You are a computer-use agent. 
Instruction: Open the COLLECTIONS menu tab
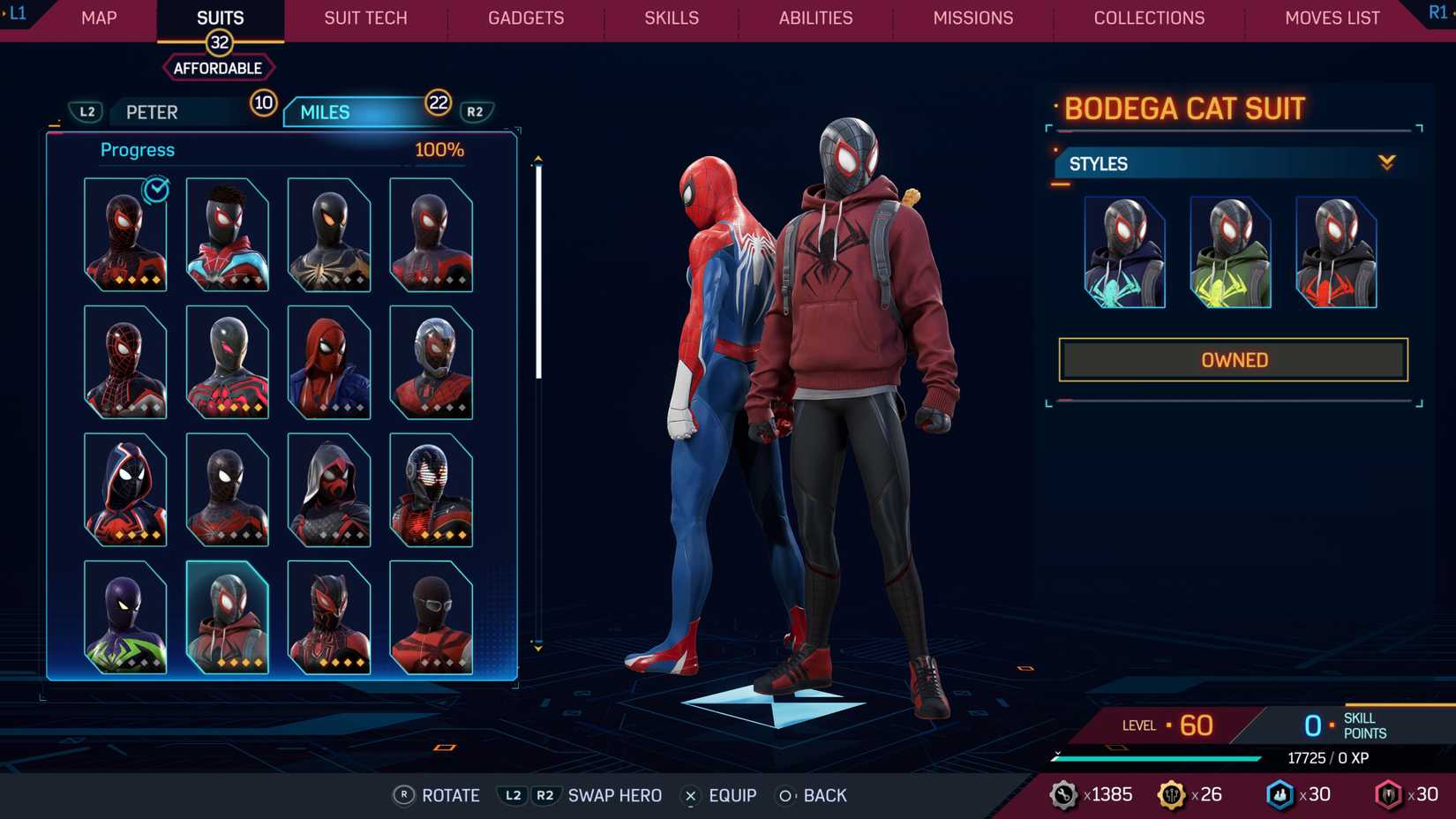coord(1149,18)
